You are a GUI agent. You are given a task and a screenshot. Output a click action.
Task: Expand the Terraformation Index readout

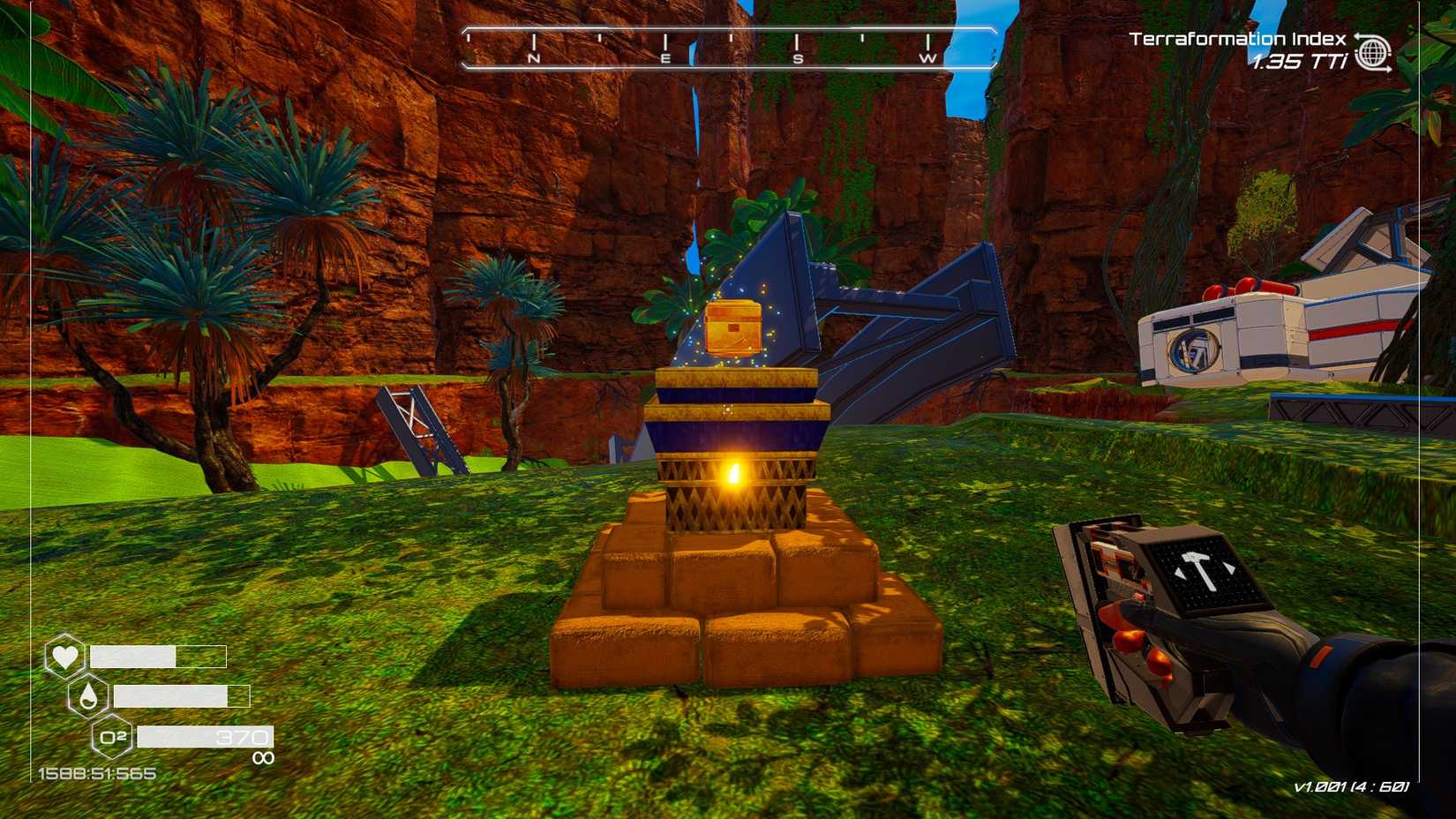pyautogui.click(x=1236, y=40)
